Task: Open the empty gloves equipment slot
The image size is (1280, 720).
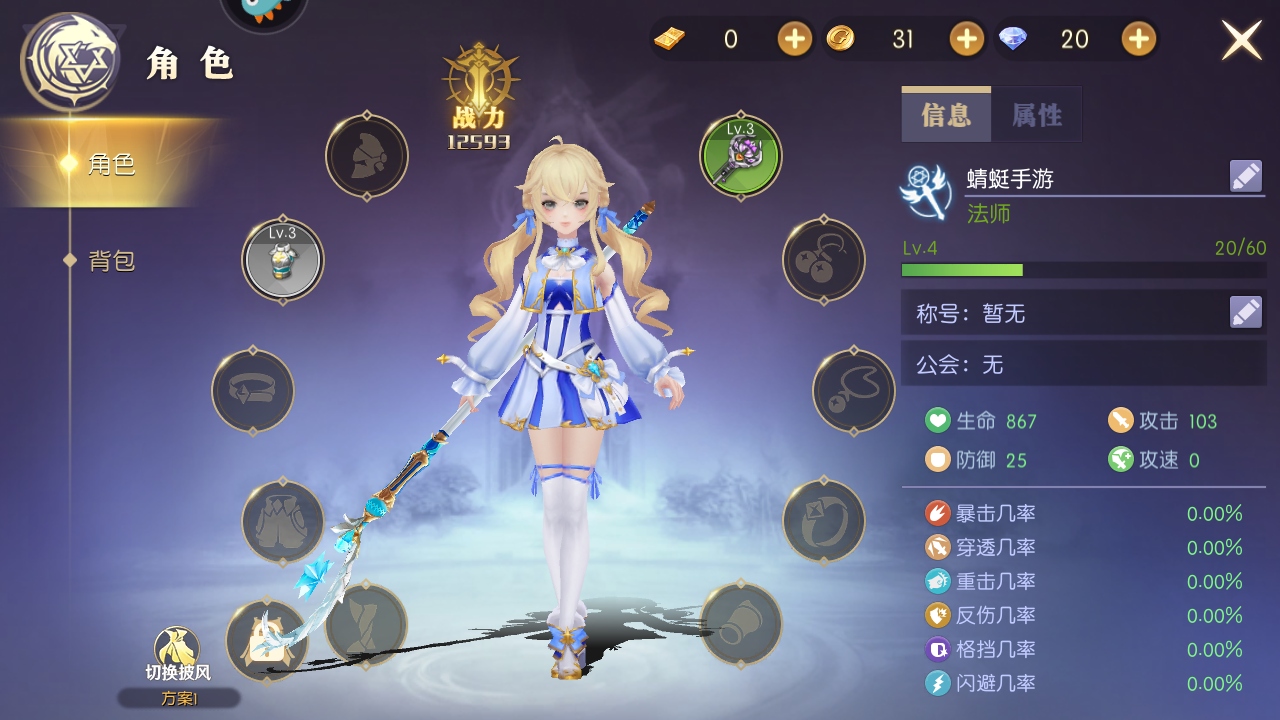Action: pos(740,624)
